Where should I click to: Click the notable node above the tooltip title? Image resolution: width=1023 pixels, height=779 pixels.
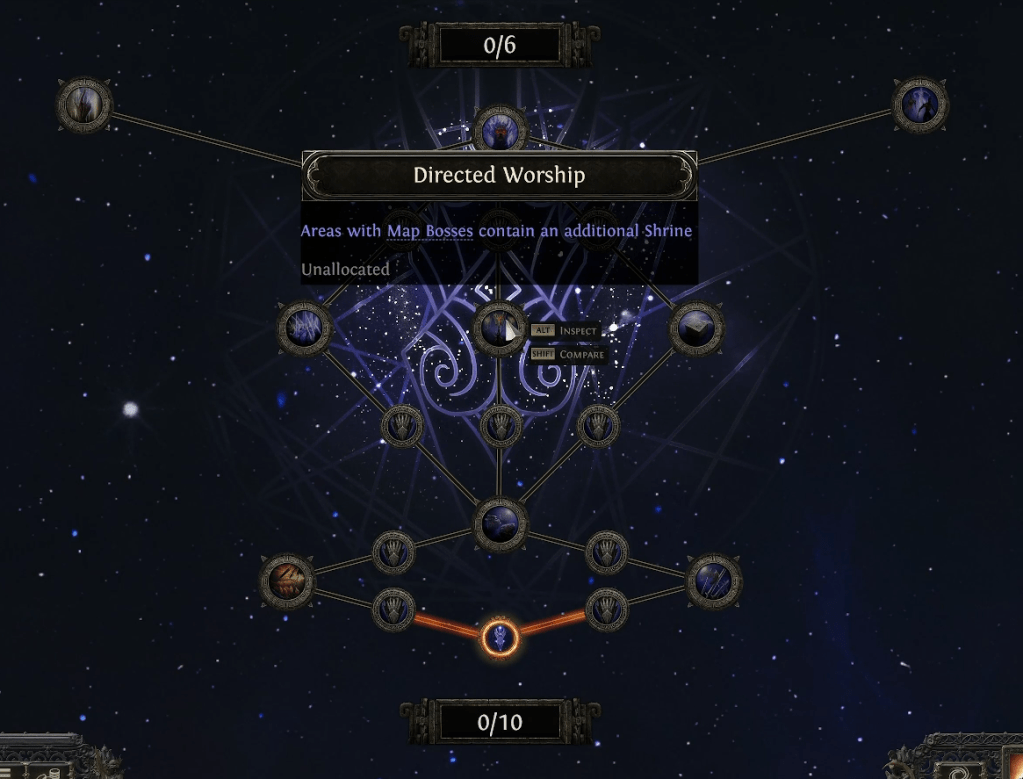point(499,130)
